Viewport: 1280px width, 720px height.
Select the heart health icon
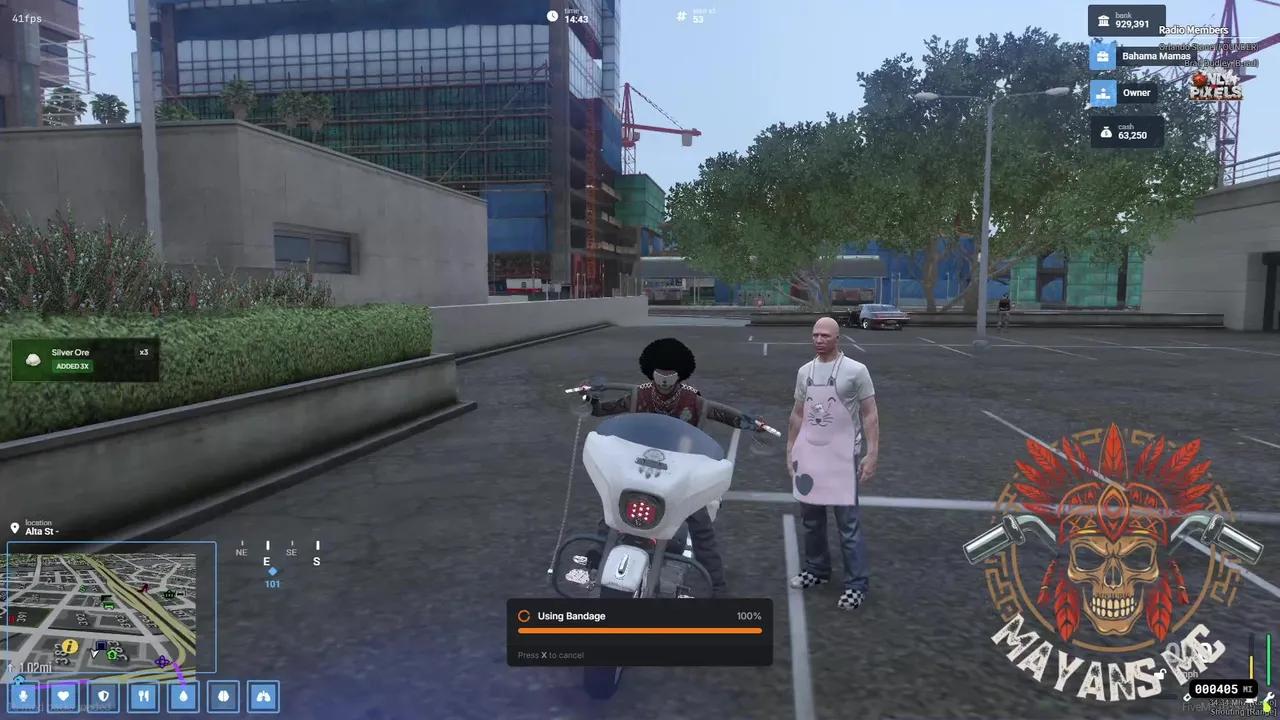tap(63, 697)
